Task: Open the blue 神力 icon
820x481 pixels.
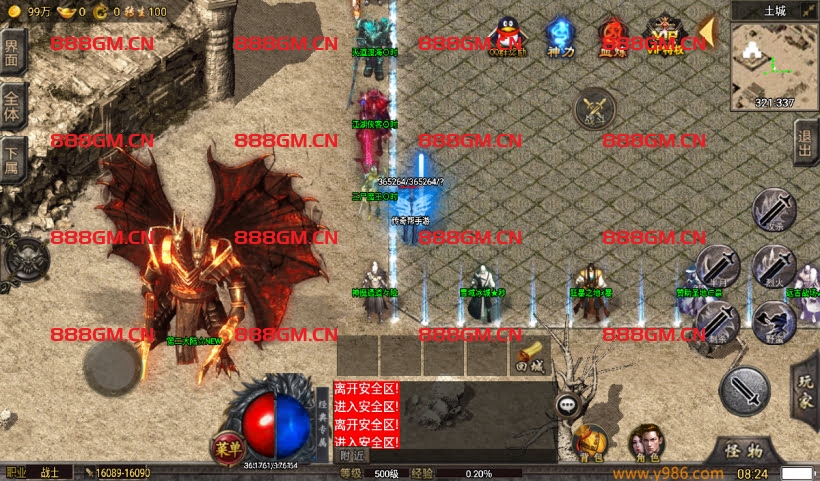Action: point(559,37)
